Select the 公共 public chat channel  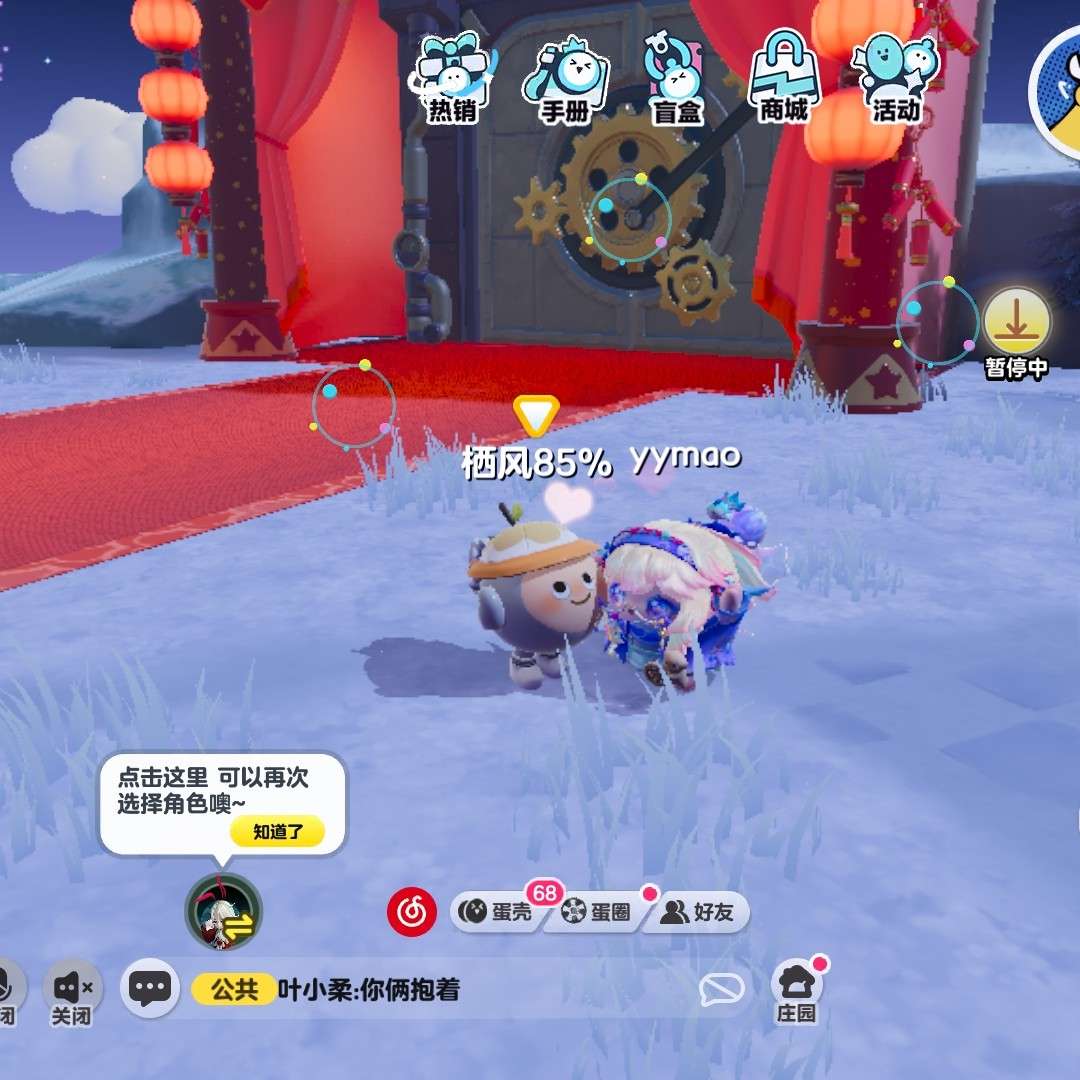(x=234, y=990)
